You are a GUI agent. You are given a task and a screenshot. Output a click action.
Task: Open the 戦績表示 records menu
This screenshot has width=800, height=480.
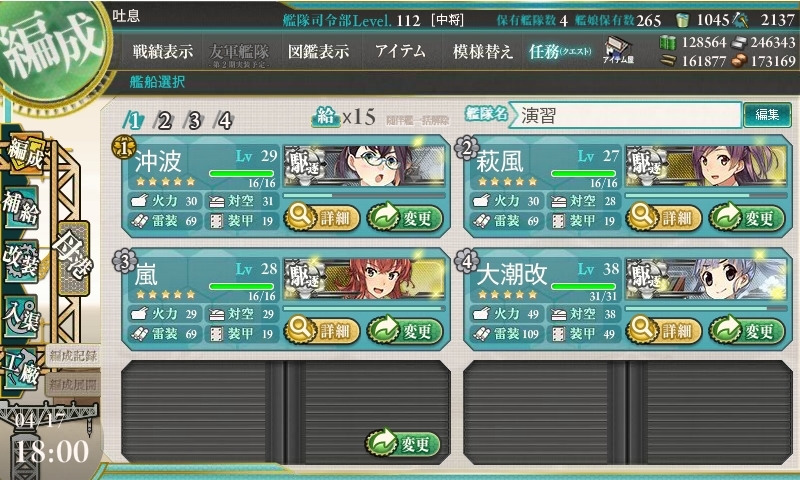point(164,52)
